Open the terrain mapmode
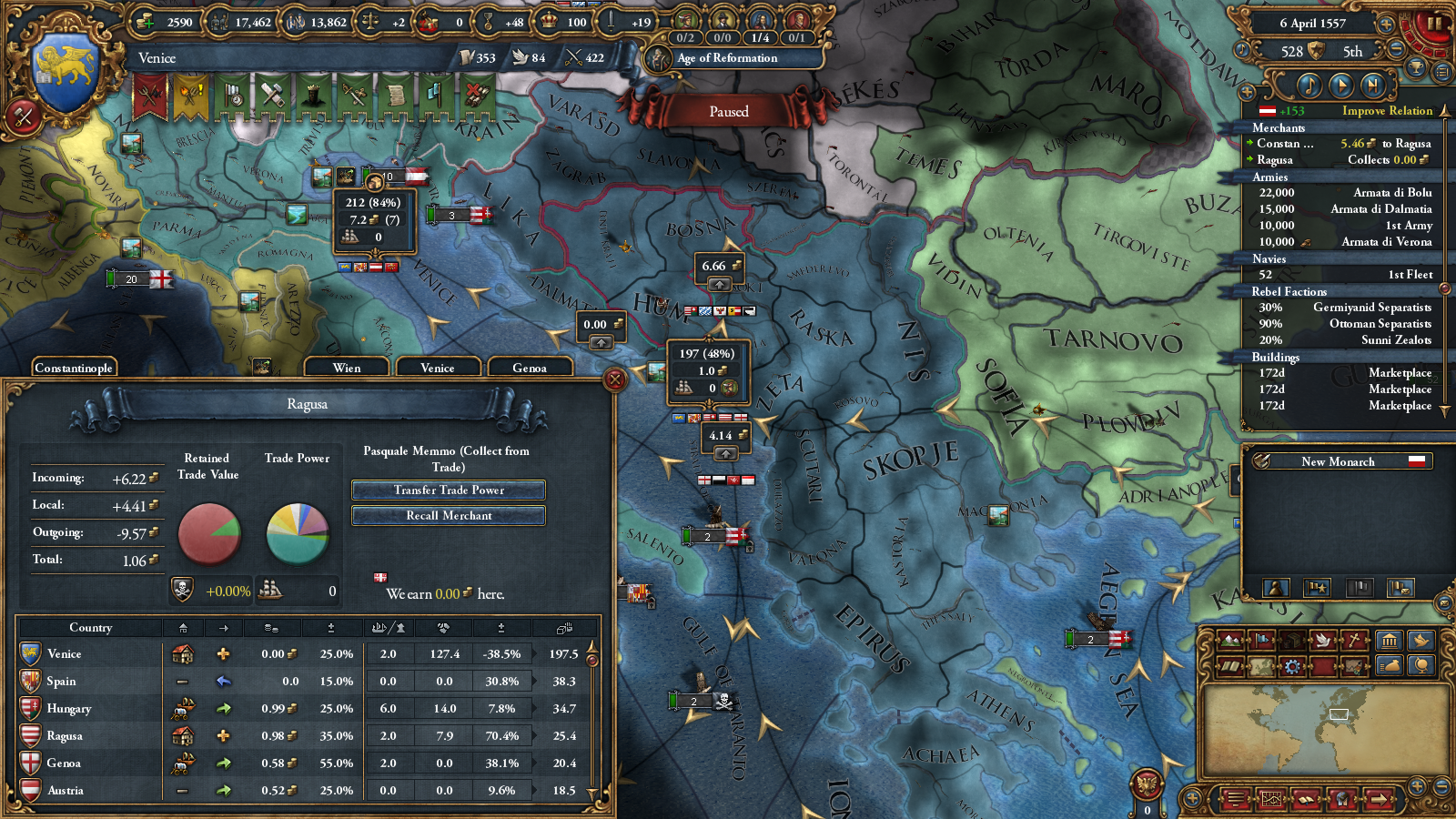This screenshot has height=819, width=1456. (x=1230, y=642)
